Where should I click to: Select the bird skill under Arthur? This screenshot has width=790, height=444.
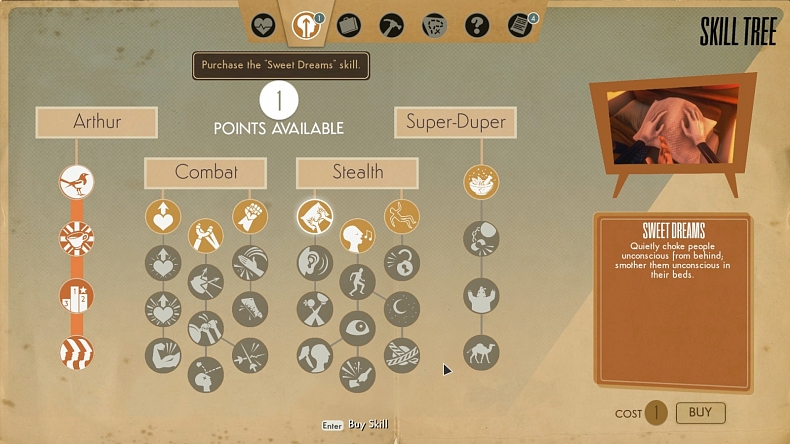click(x=77, y=181)
